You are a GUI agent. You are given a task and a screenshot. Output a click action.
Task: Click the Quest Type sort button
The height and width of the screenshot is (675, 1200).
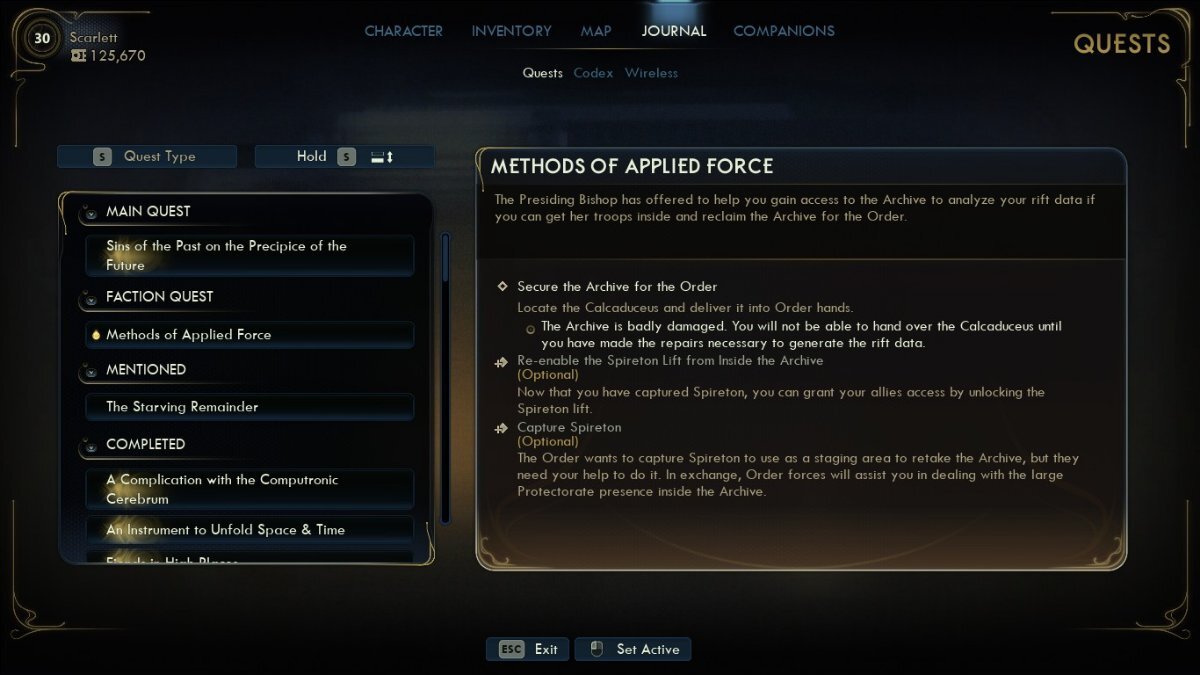[147, 156]
